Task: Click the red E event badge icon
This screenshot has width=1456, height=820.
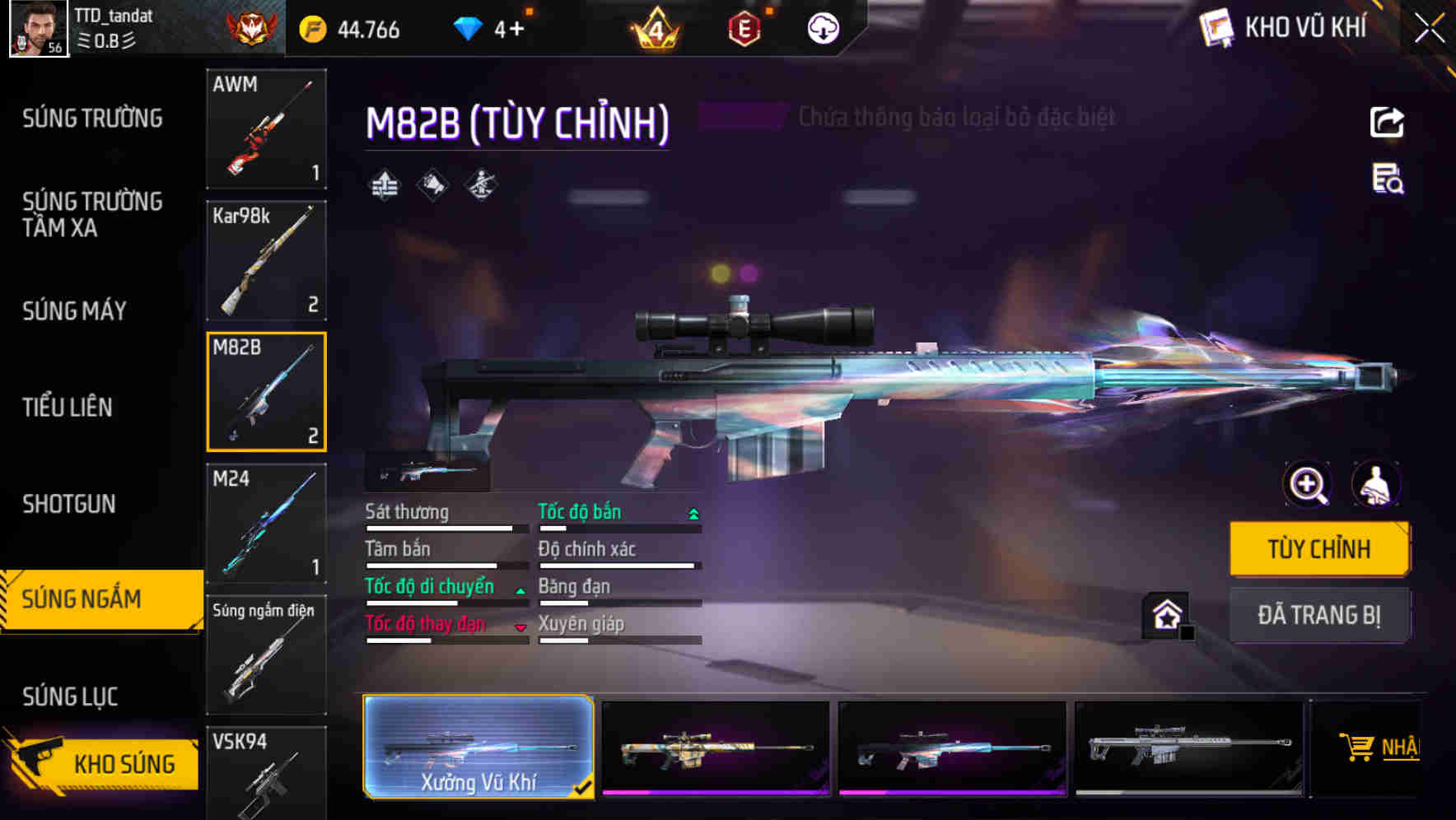Action: [744, 27]
